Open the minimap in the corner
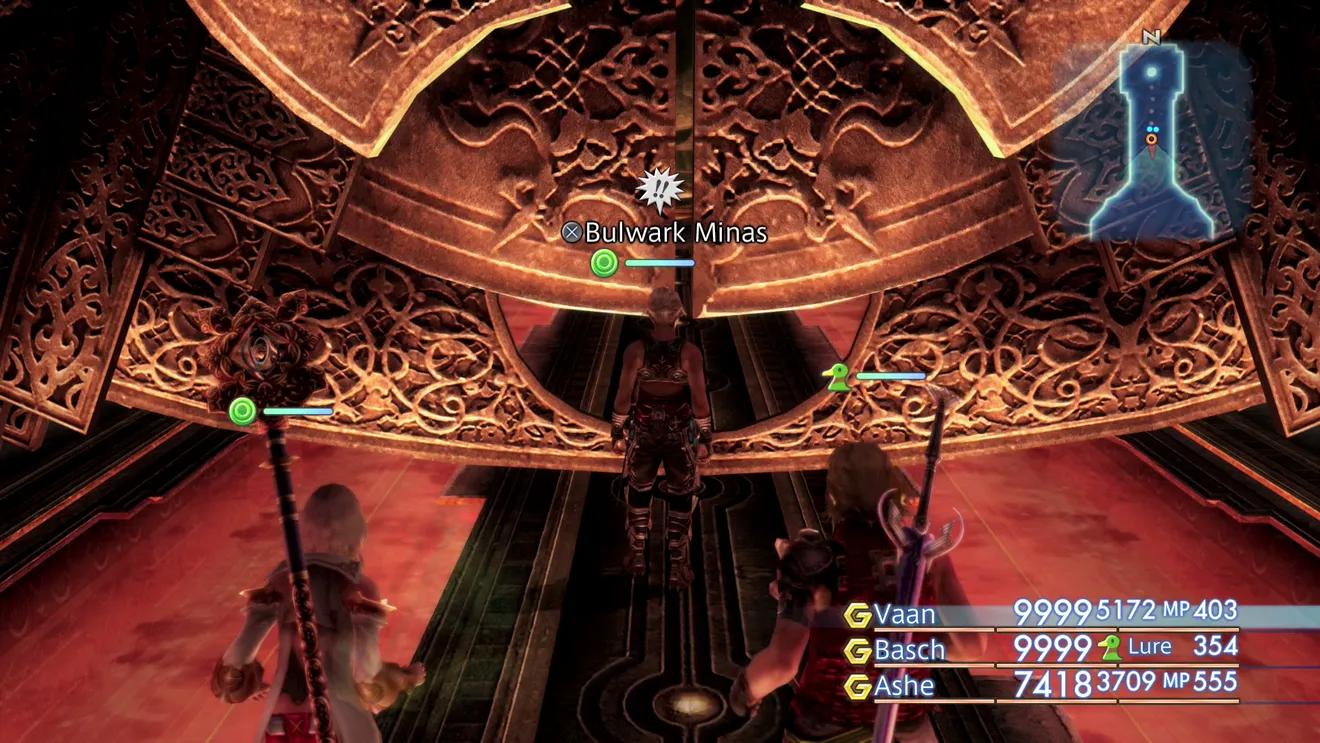1320x743 pixels. pos(1151,140)
